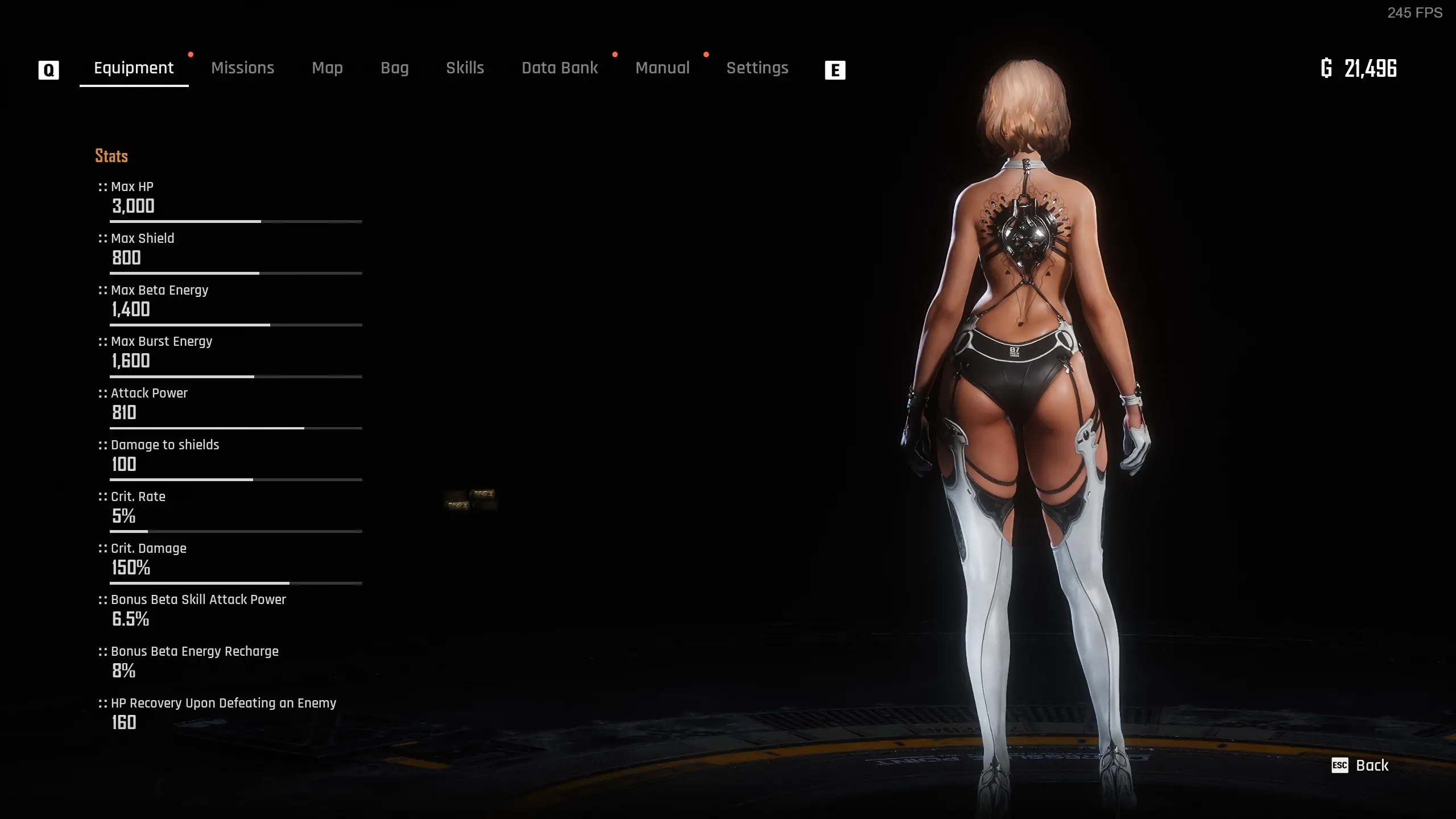Open the Data Bank tab
The image size is (1456, 819).
(x=560, y=68)
